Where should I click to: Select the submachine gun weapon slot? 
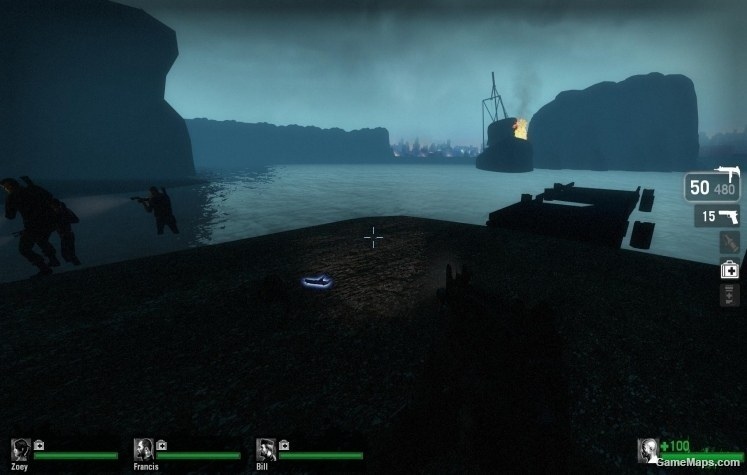pyautogui.click(x=714, y=186)
